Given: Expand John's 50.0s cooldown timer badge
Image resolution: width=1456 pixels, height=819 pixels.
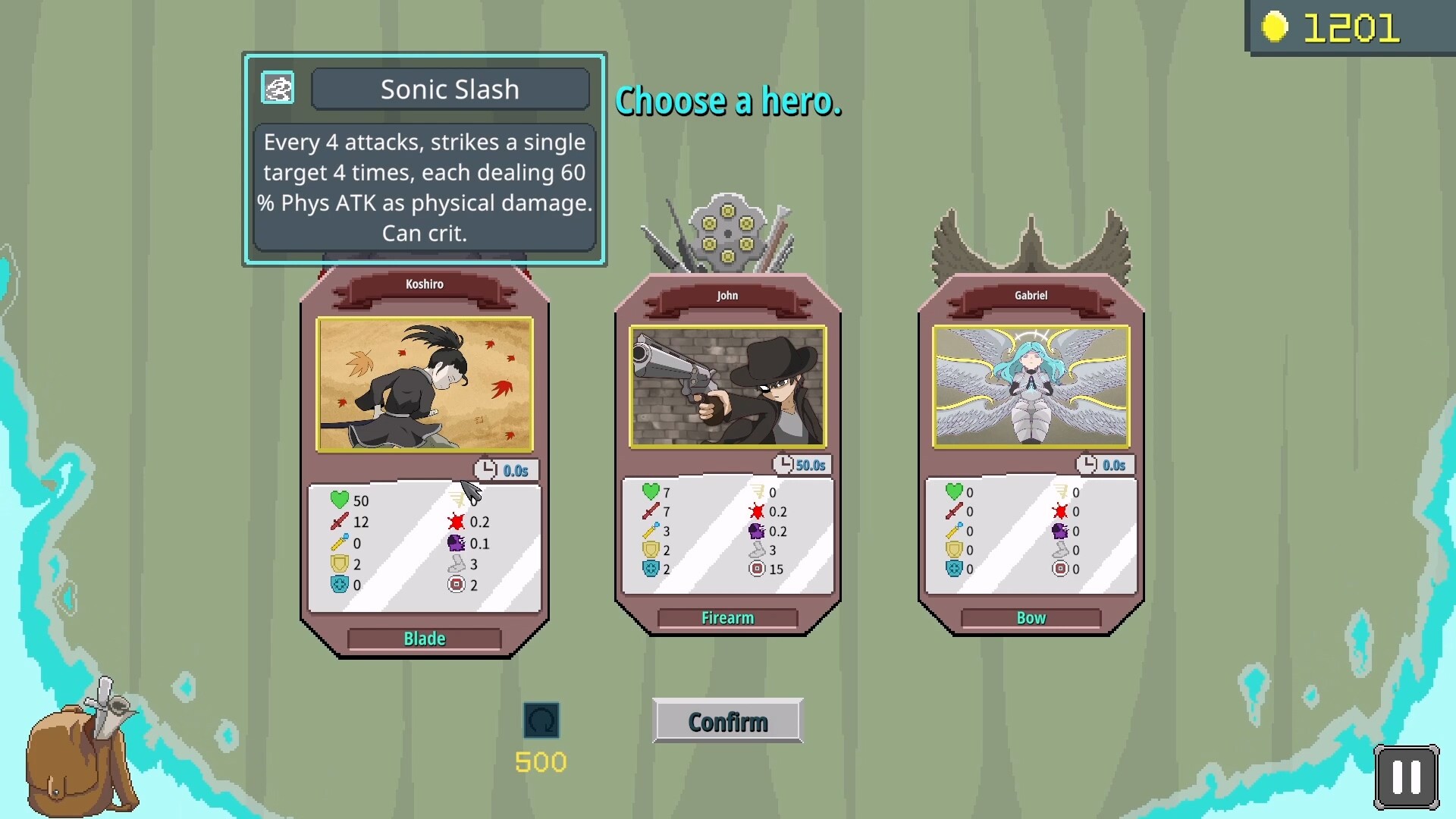Looking at the screenshot, I should (x=801, y=465).
